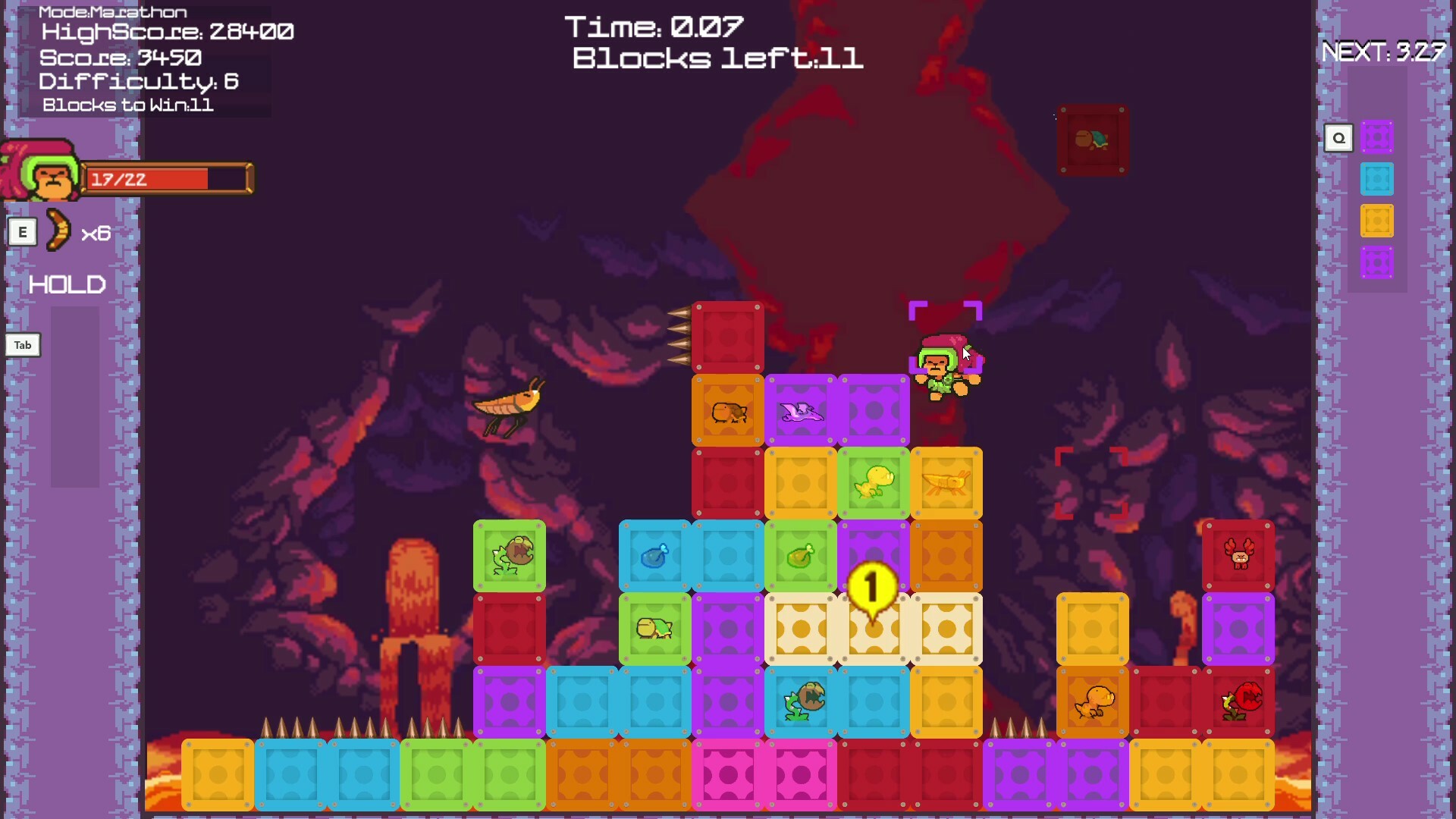Select the grasshopper block in the stack

[x=946, y=483]
